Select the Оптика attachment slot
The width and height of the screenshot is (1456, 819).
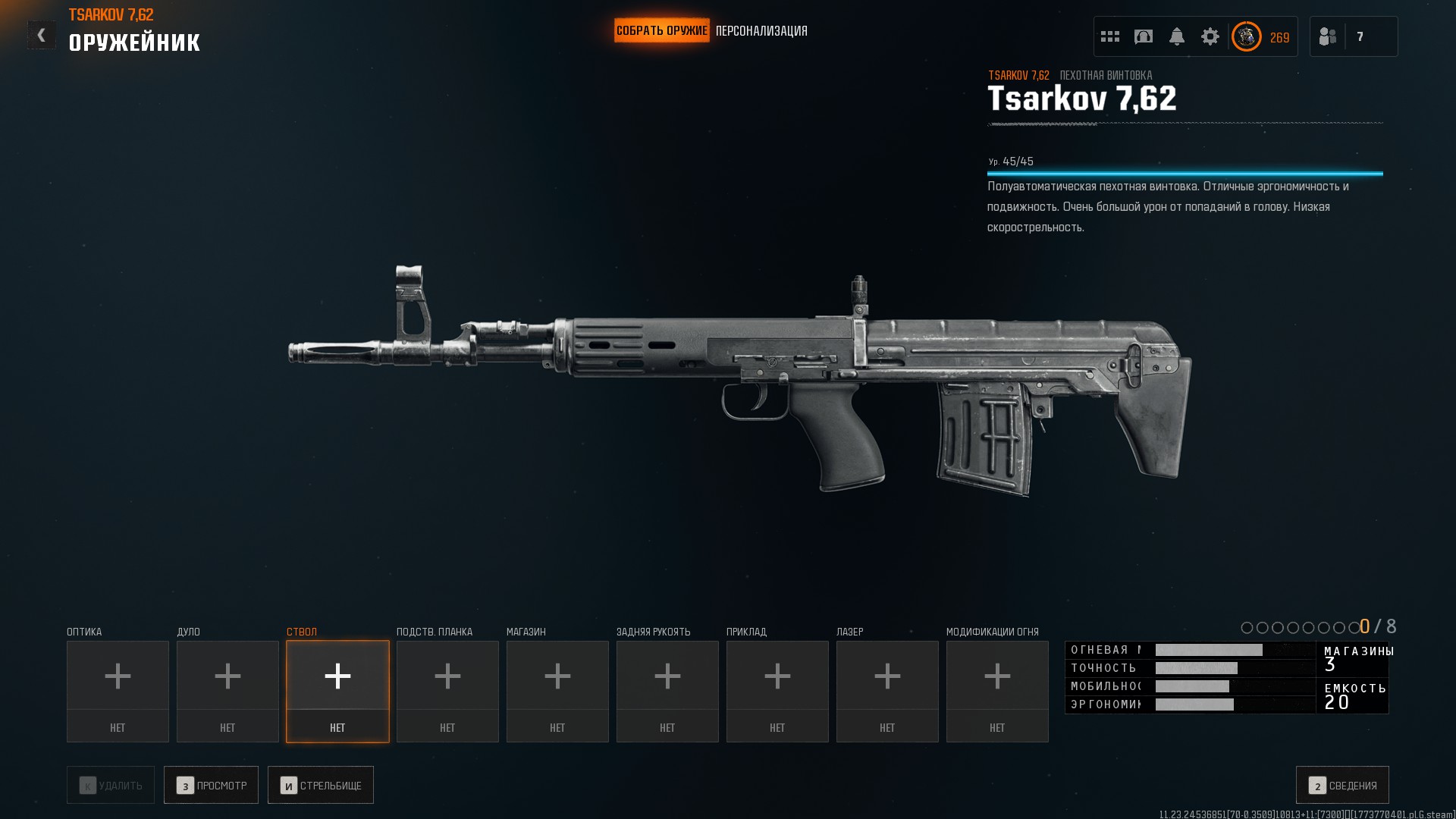118,691
